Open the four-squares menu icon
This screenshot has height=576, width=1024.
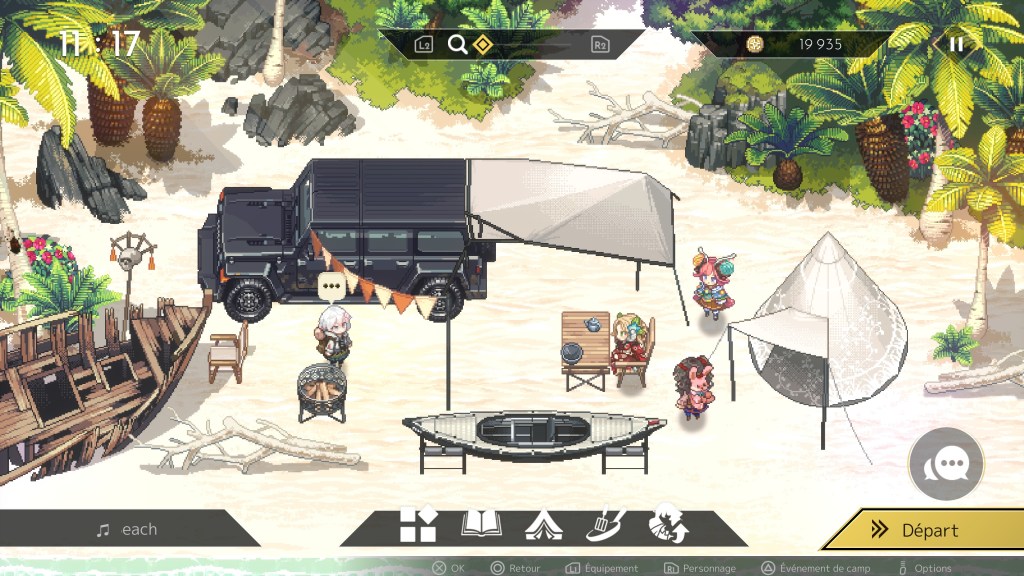coord(418,525)
